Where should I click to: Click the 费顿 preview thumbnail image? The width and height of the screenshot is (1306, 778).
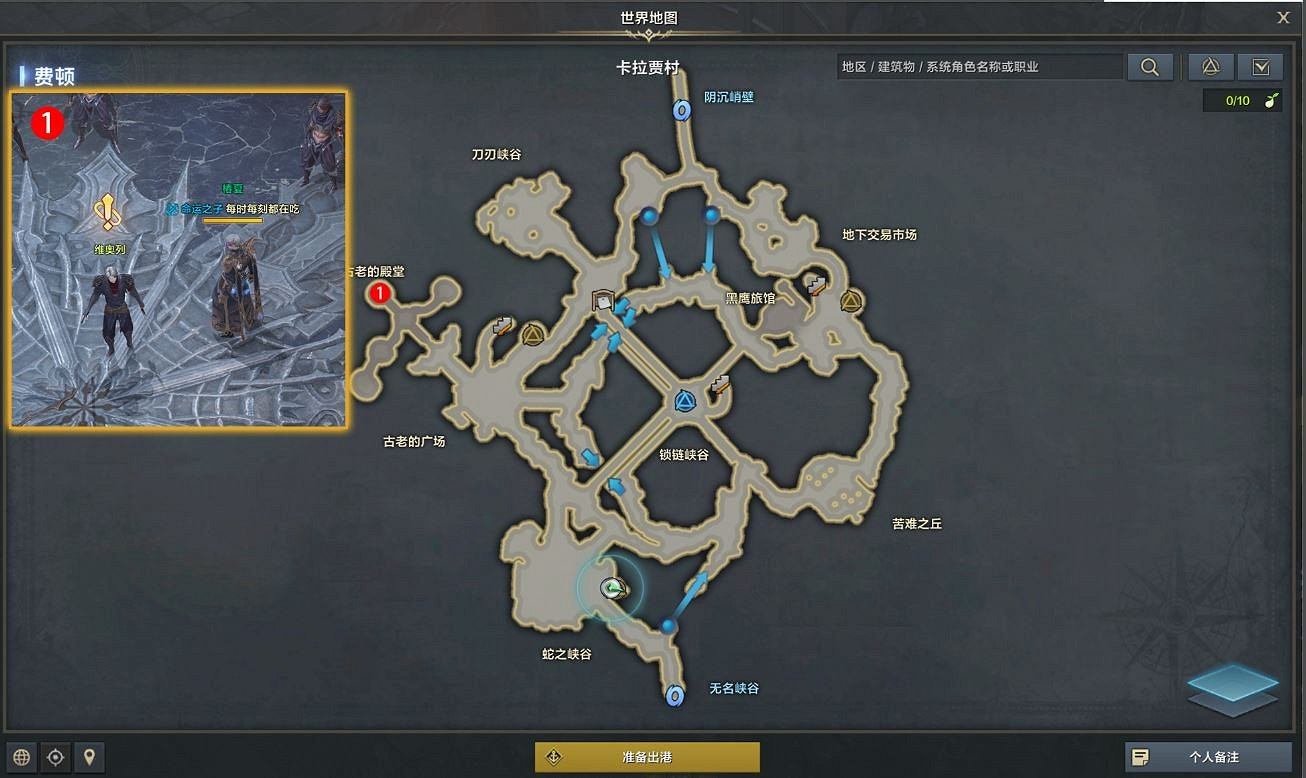(x=178, y=258)
